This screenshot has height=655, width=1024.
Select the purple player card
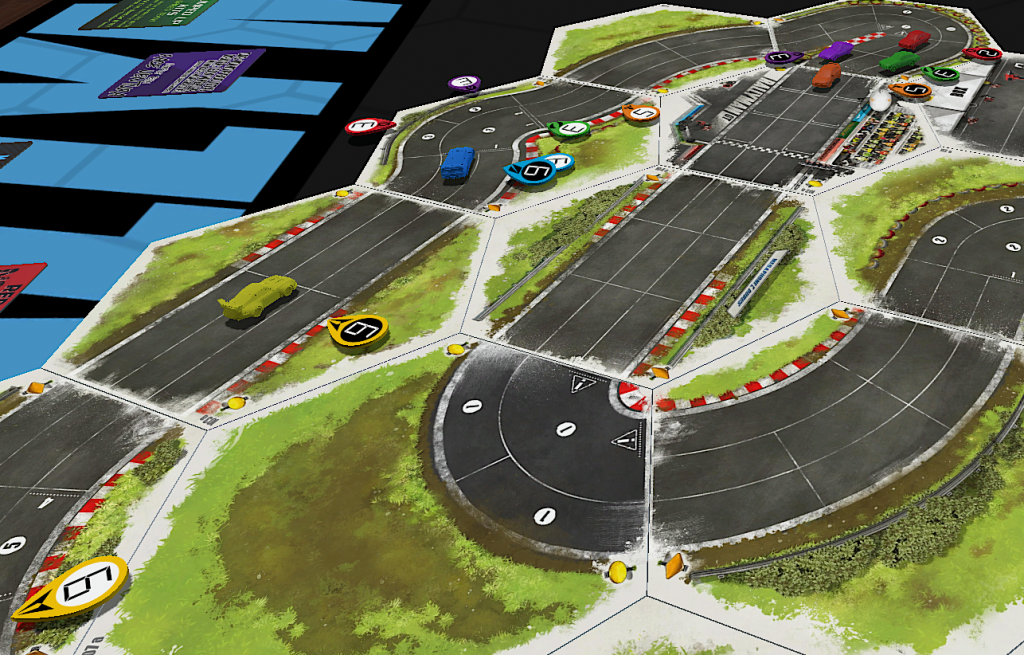(x=182, y=72)
